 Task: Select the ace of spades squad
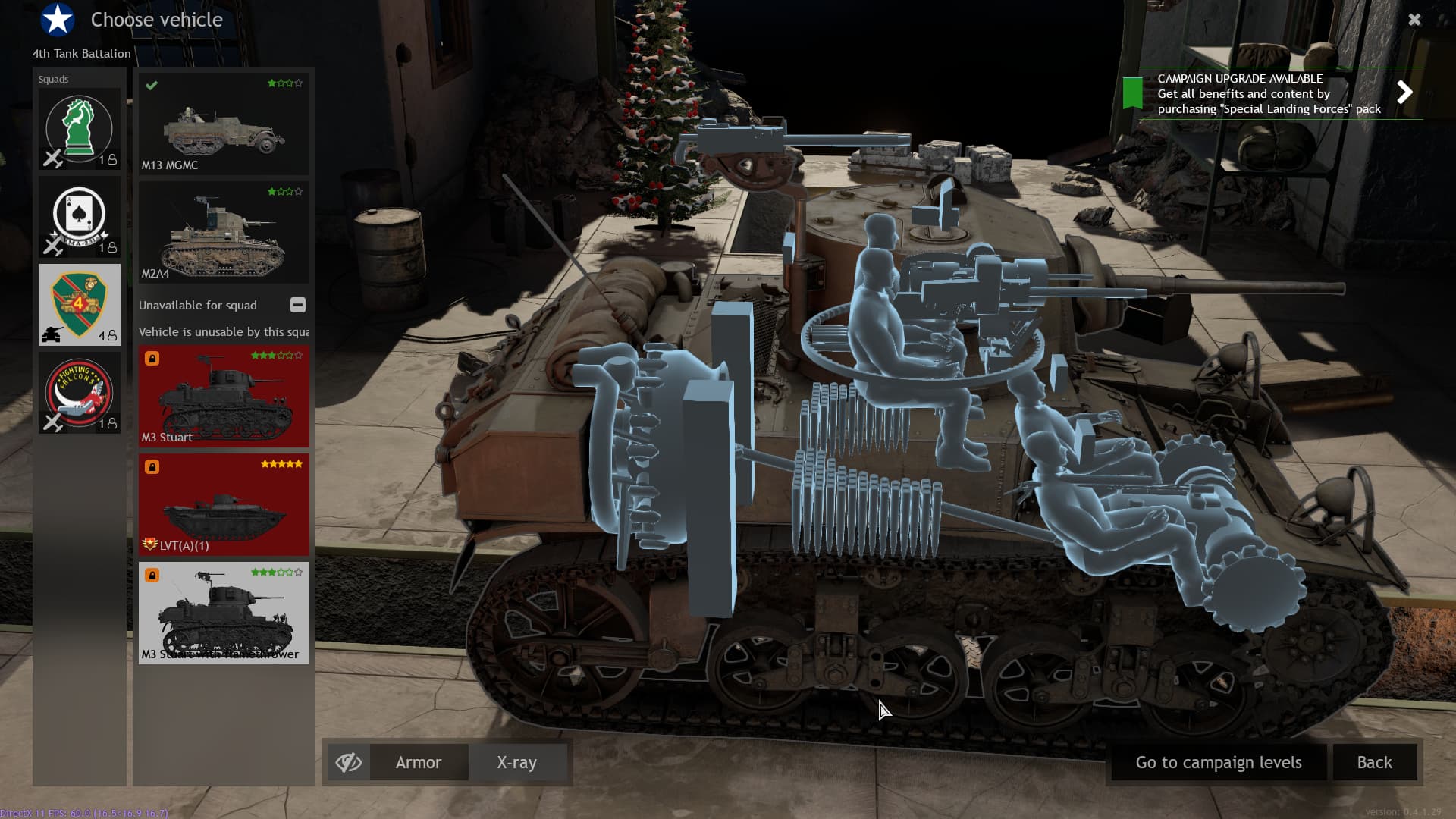80,217
